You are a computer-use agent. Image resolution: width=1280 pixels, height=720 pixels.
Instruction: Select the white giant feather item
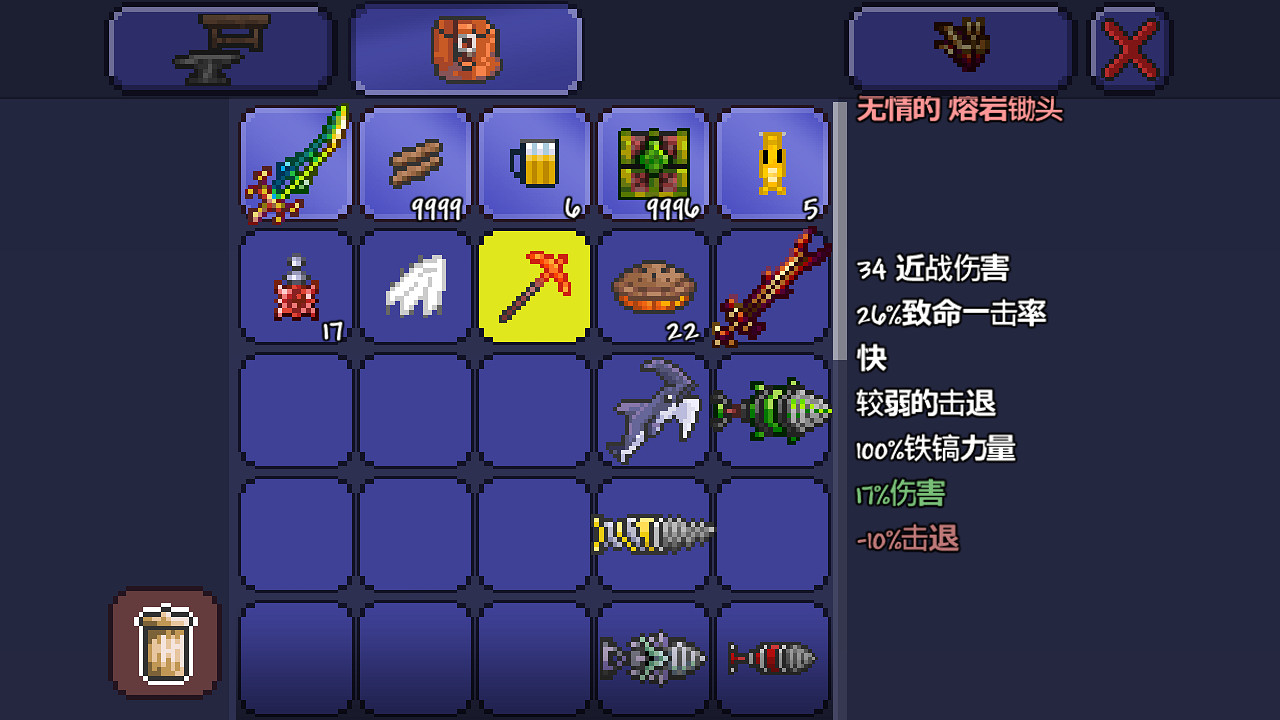pyautogui.click(x=414, y=287)
